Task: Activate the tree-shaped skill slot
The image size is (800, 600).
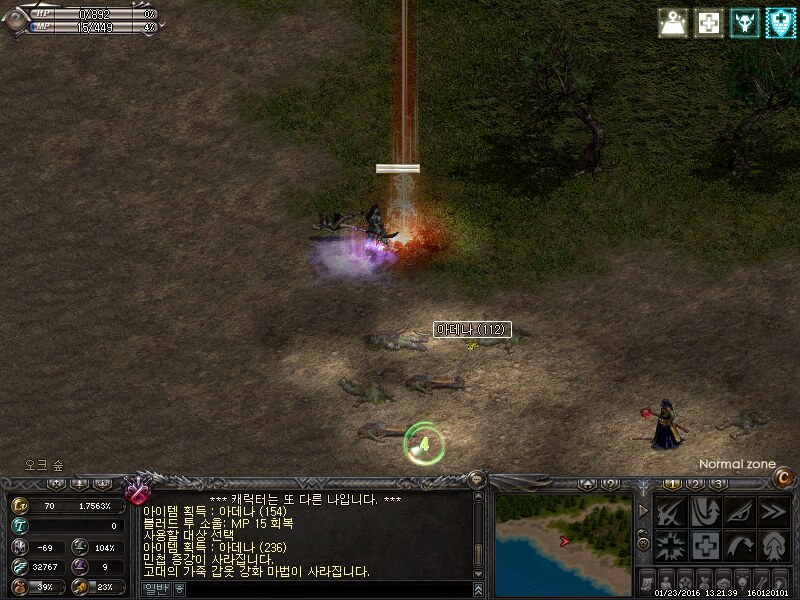Action: 771,545
